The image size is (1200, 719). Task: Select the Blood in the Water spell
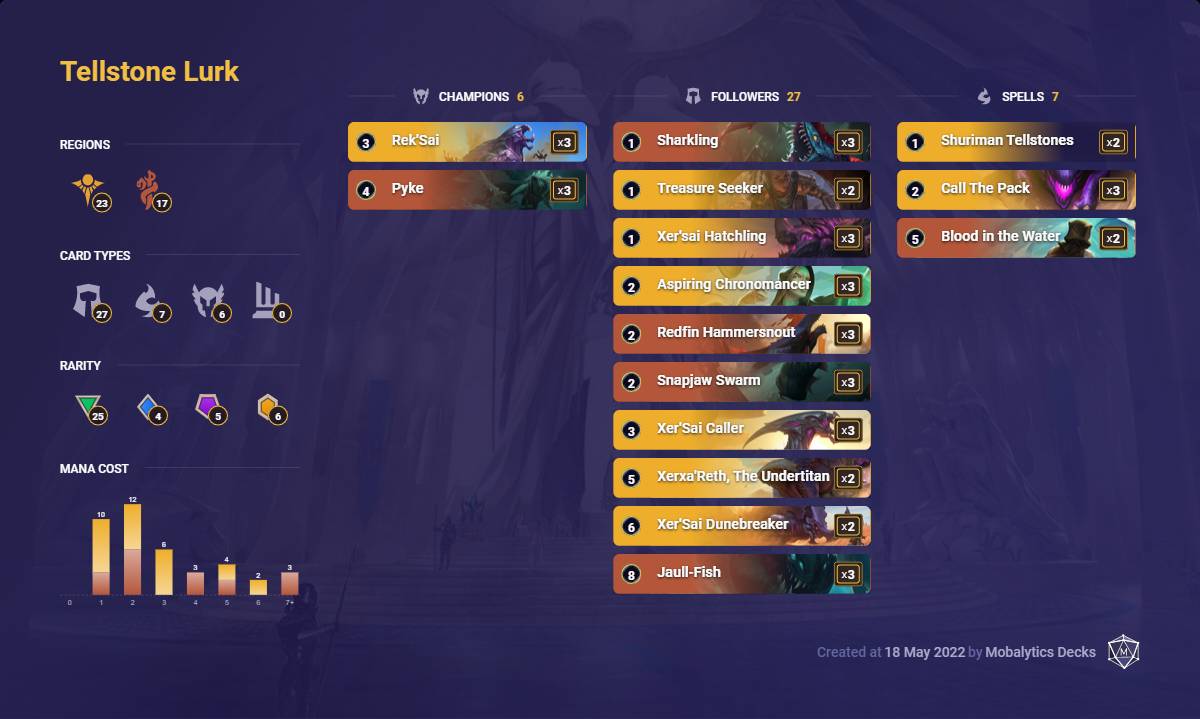pos(1016,238)
